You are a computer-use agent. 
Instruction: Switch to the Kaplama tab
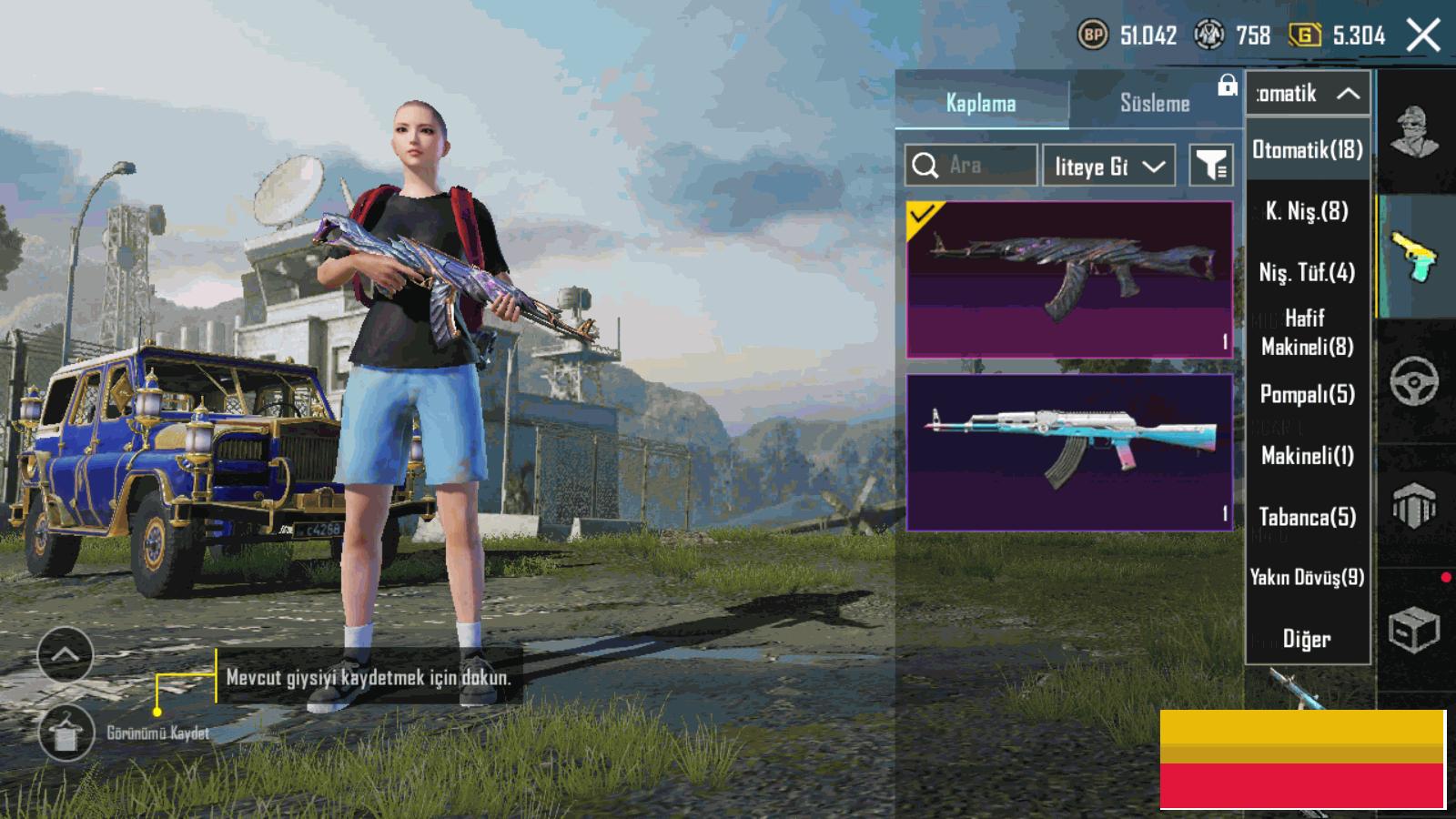coord(981,103)
